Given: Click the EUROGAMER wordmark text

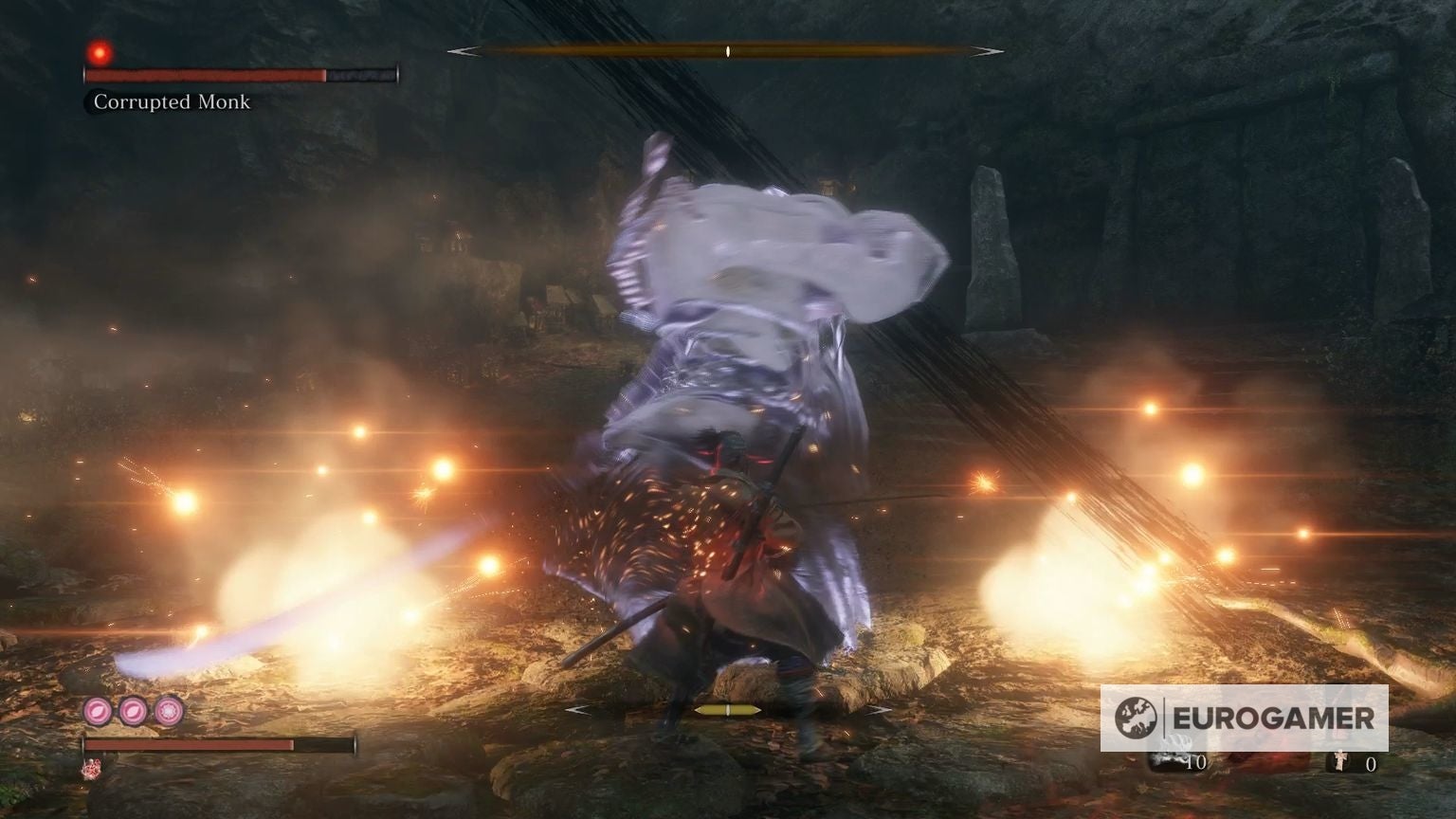Looking at the screenshot, I should click(1273, 717).
